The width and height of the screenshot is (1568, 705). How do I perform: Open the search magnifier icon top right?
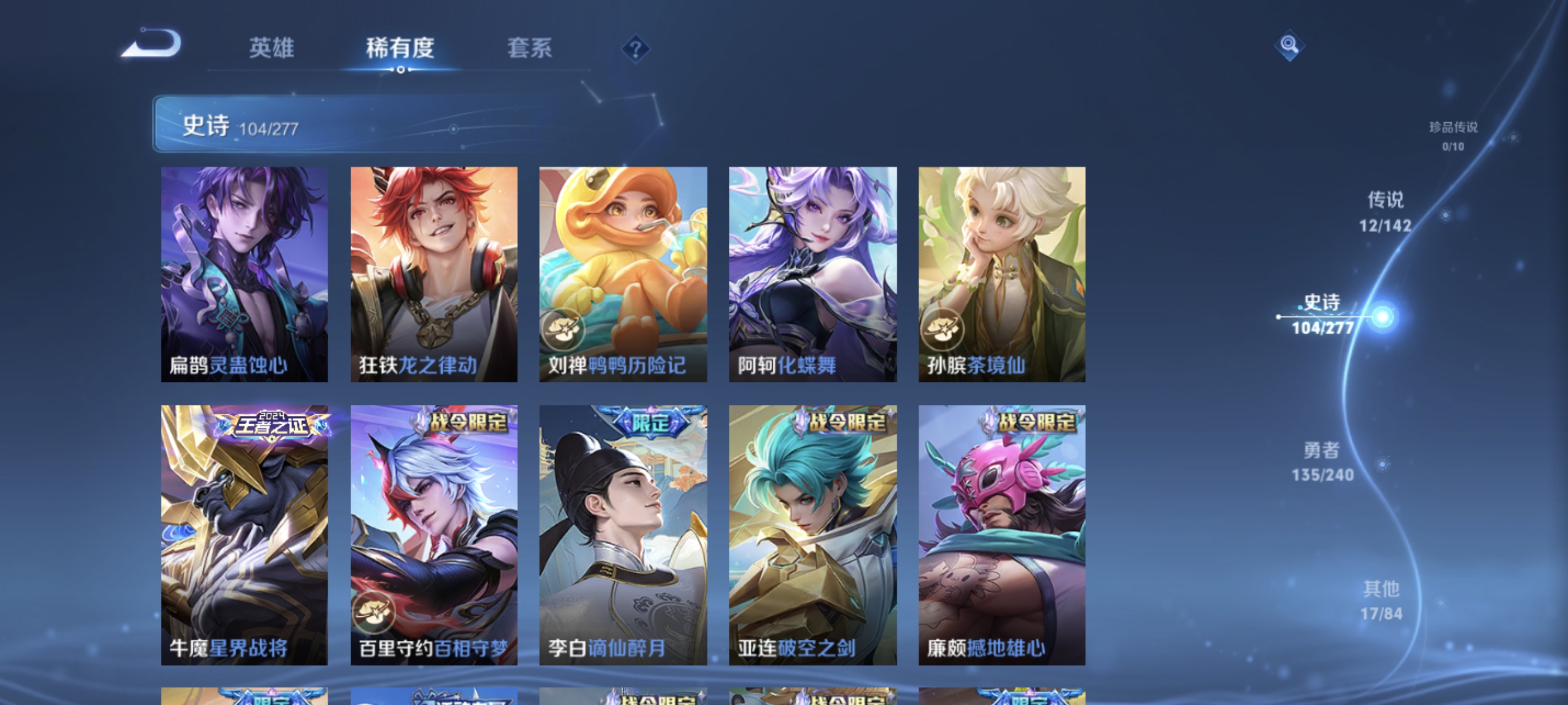point(1290,46)
